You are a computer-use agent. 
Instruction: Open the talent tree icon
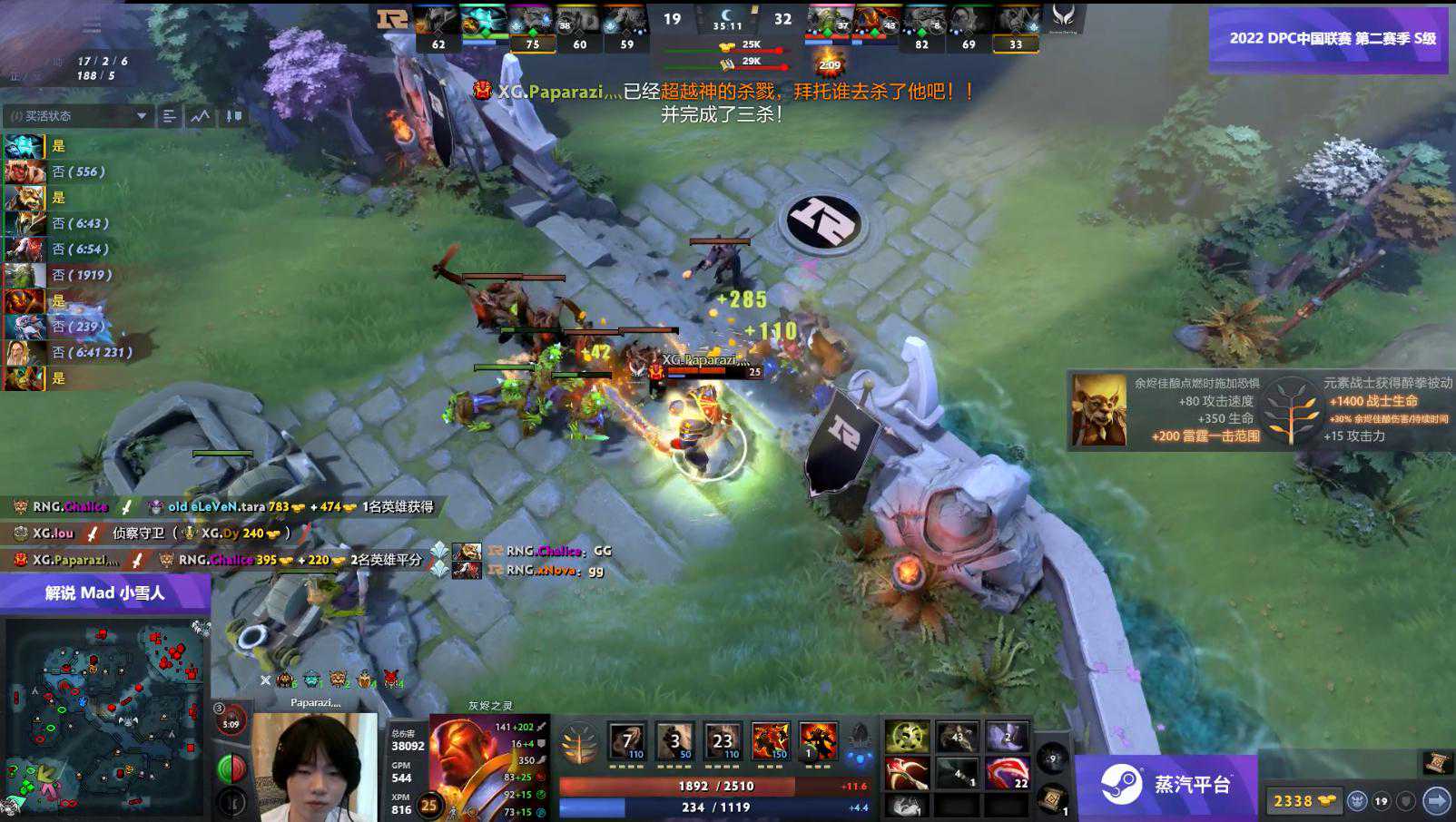point(578,744)
